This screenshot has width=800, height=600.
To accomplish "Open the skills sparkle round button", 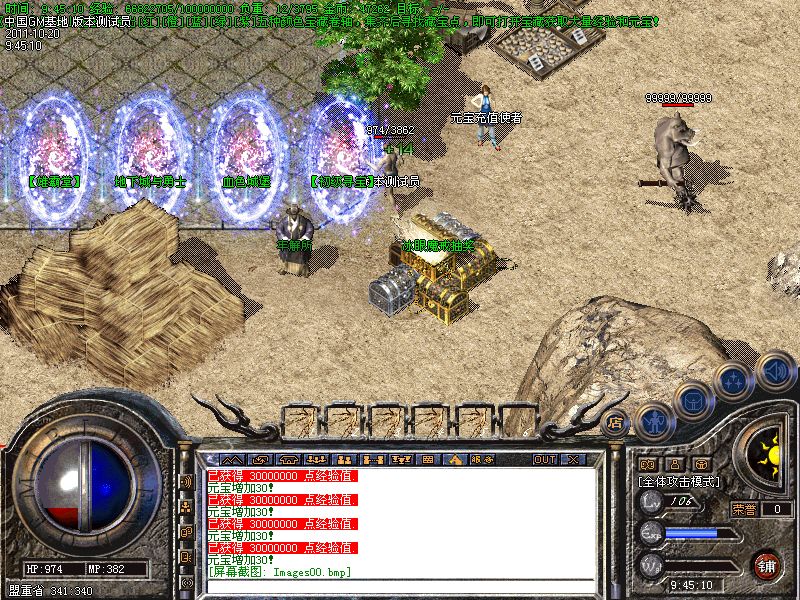I will [x=734, y=381].
